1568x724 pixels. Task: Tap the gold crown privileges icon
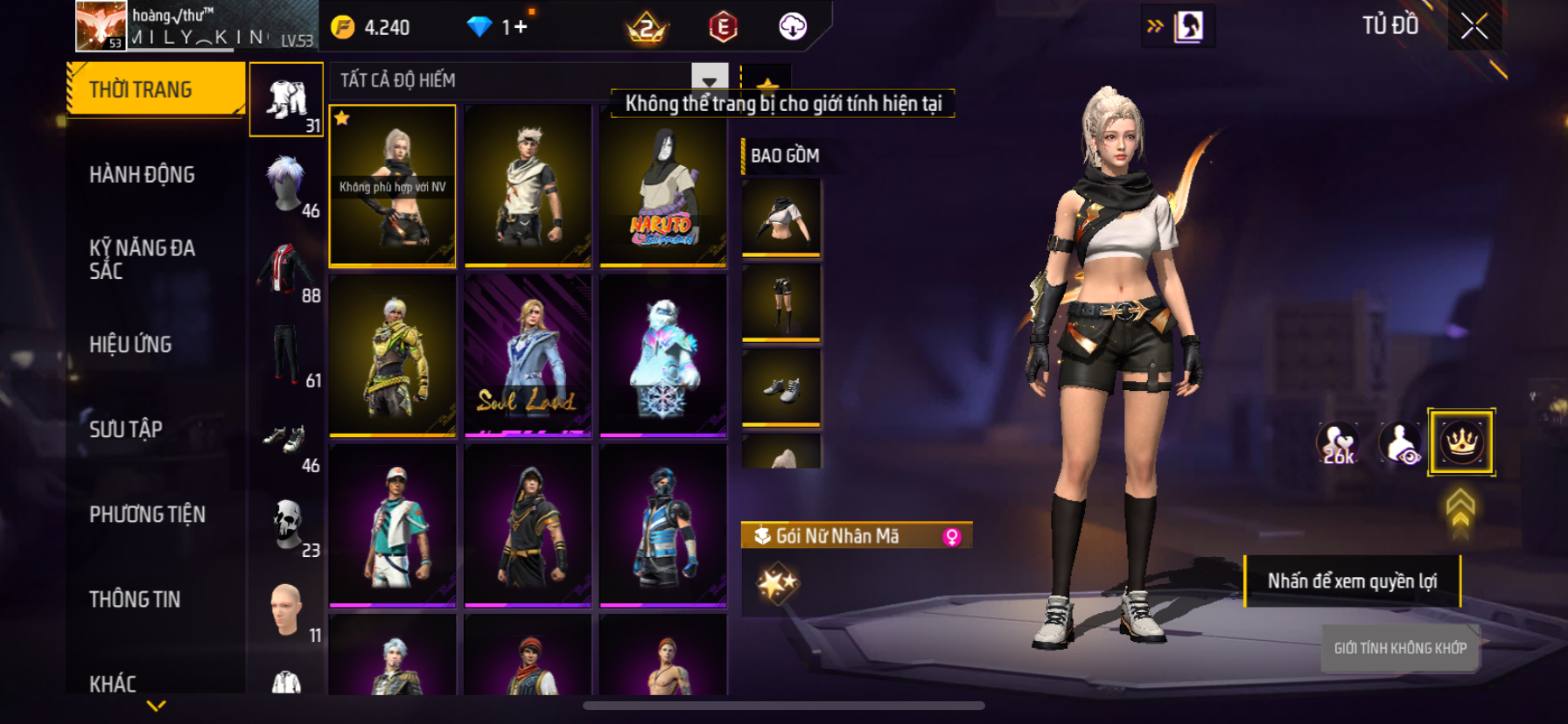click(1460, 442)
